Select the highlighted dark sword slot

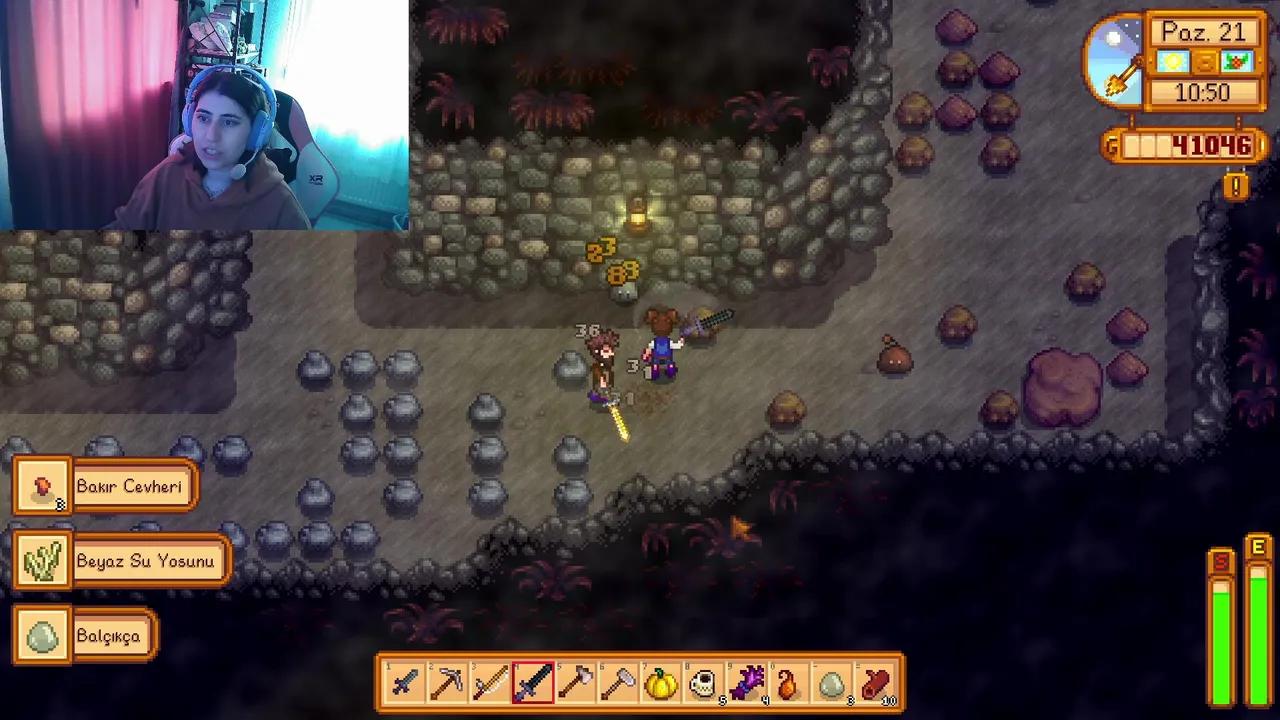tap(533, 684)
